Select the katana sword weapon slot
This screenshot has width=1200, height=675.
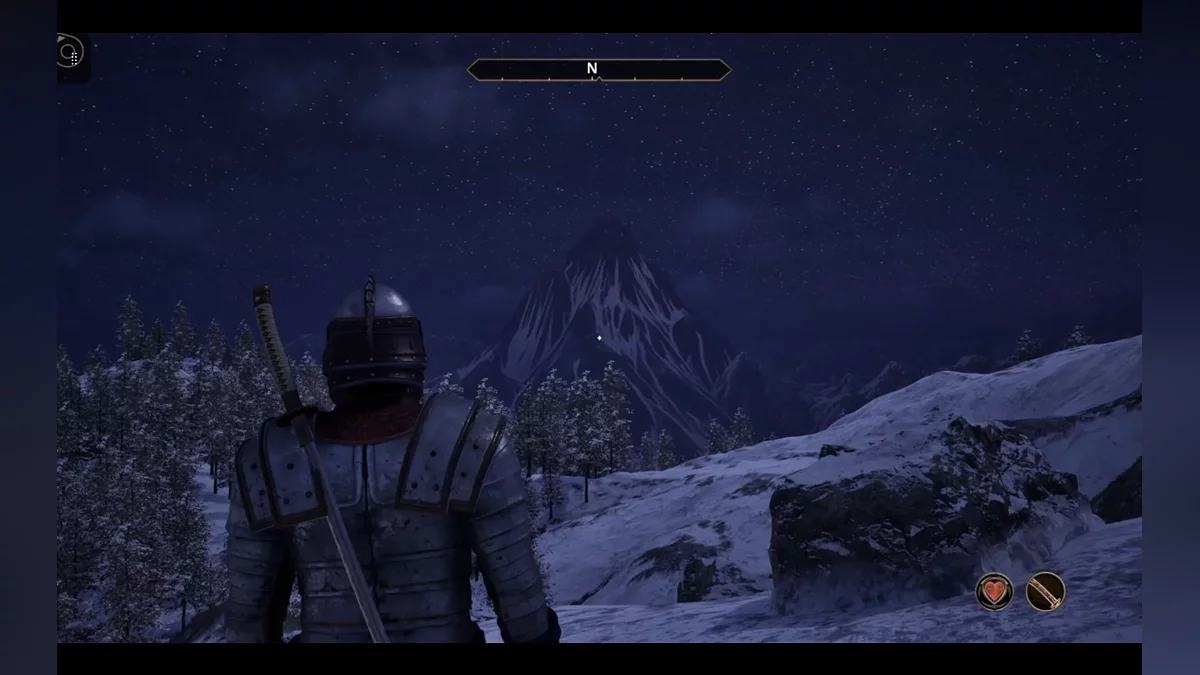coord(1045,591)
